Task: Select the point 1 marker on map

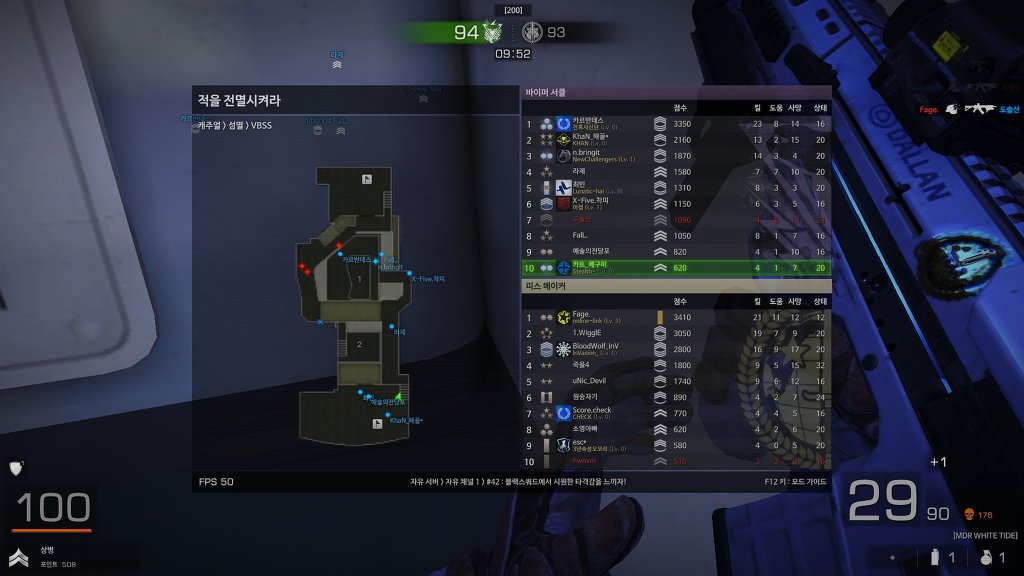Action: 358,278
